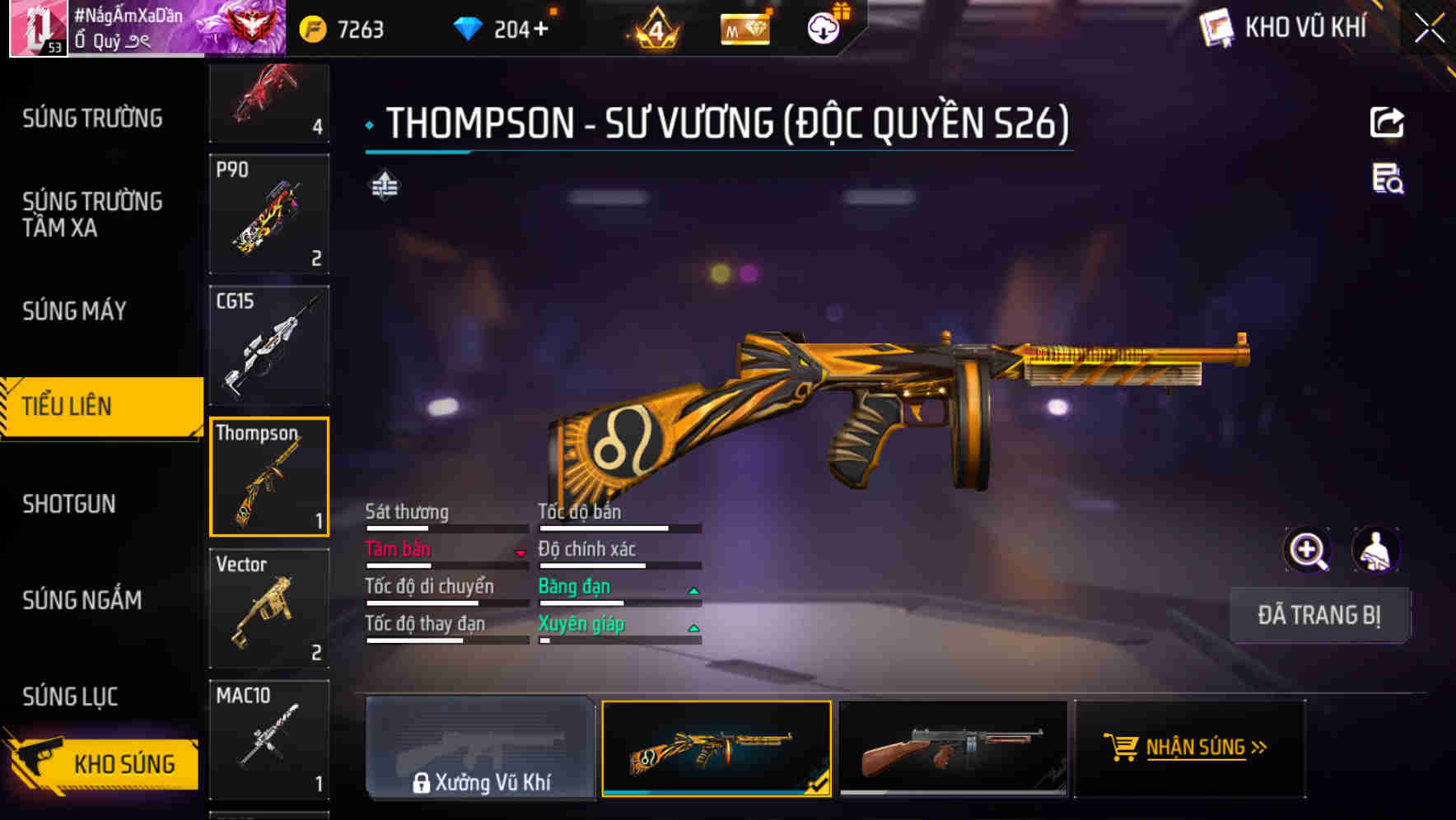Click the membership M diamond icon

click(744, 27)
